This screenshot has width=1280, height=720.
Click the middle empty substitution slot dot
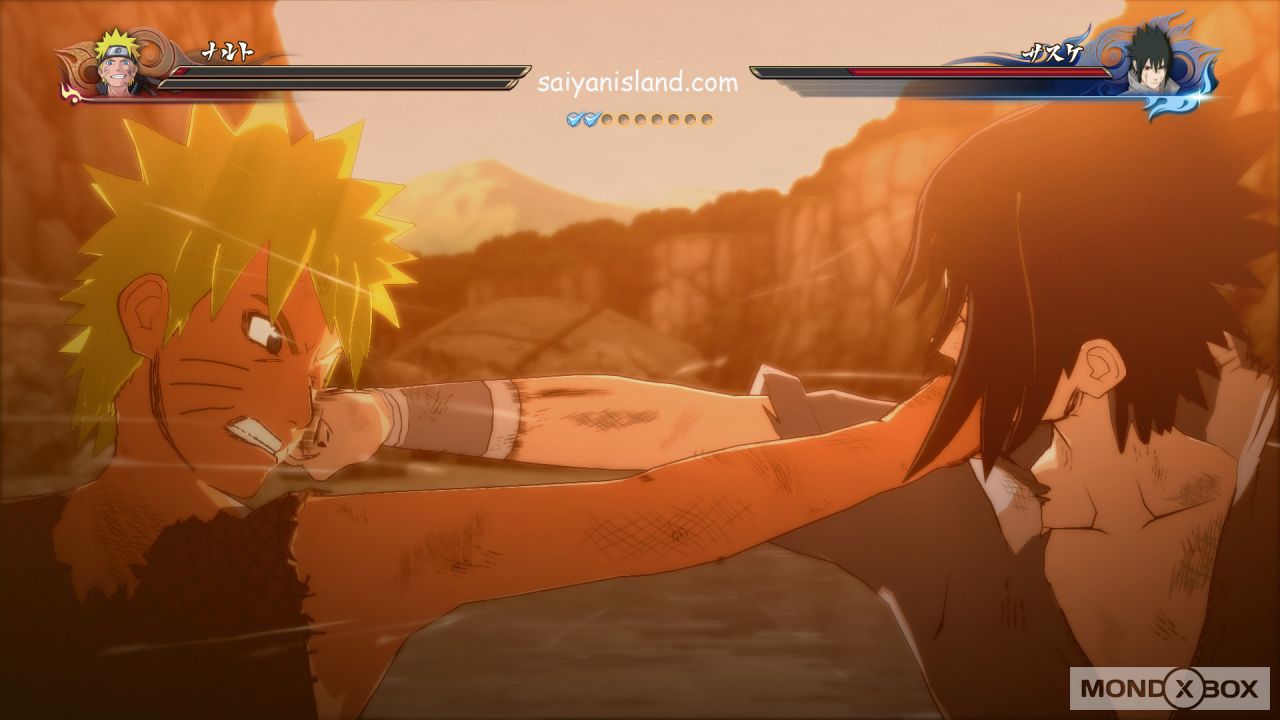(x=656, y=119)
